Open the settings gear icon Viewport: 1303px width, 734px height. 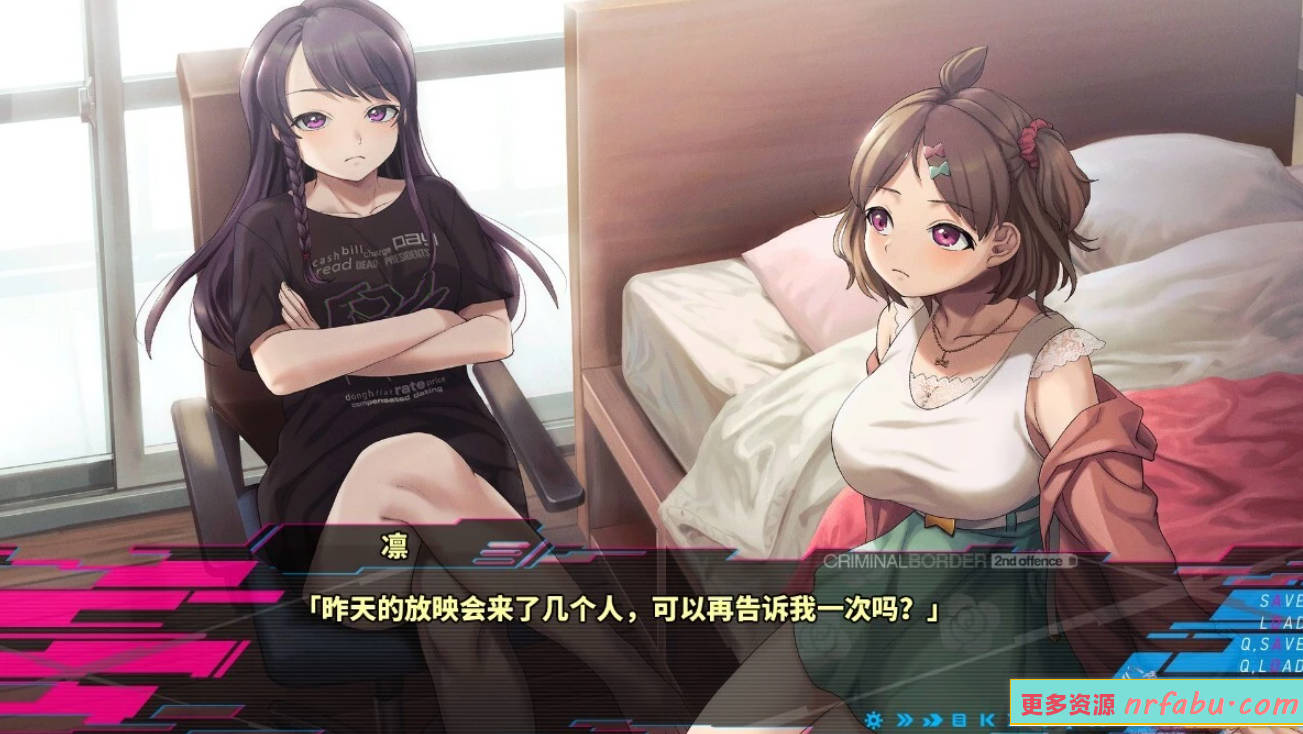tap(874, 720)
